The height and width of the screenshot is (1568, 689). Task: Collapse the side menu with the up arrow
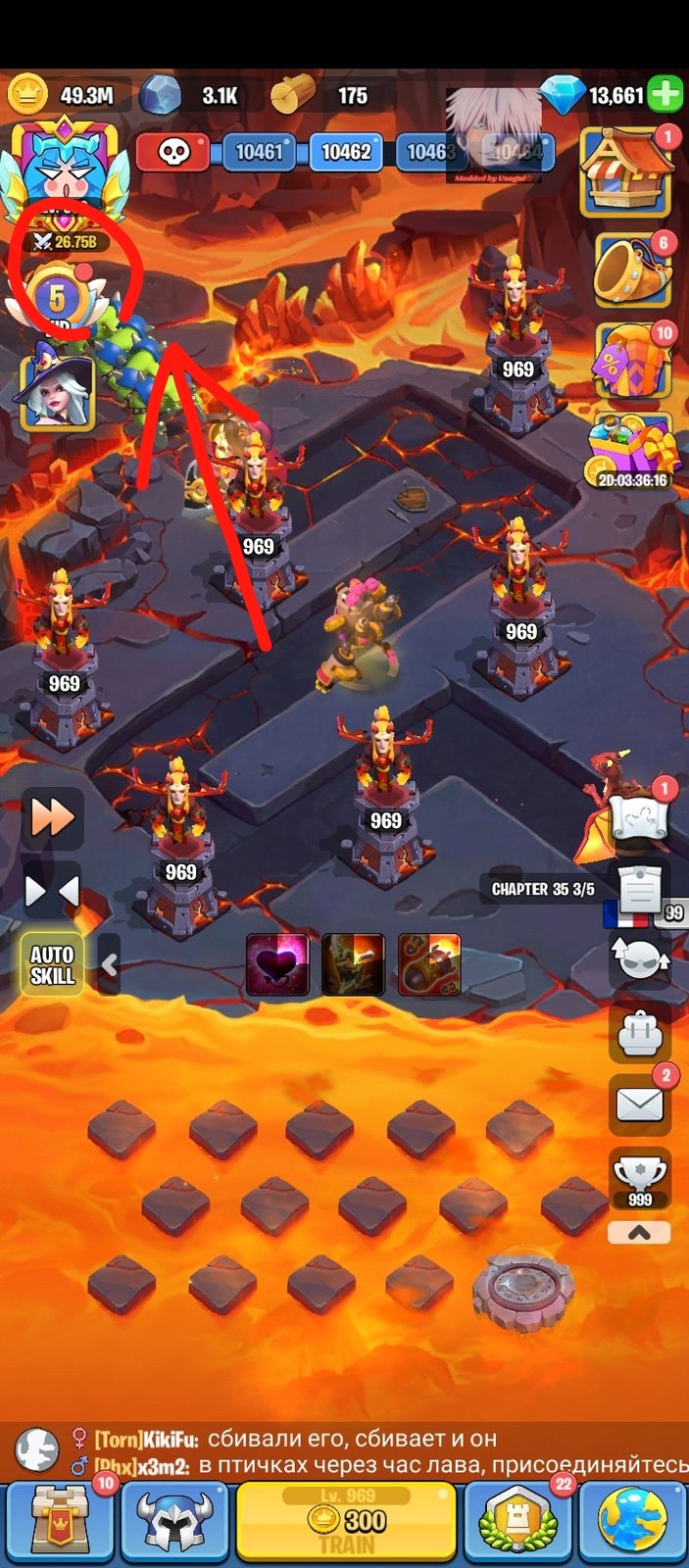click(640, 1233)
